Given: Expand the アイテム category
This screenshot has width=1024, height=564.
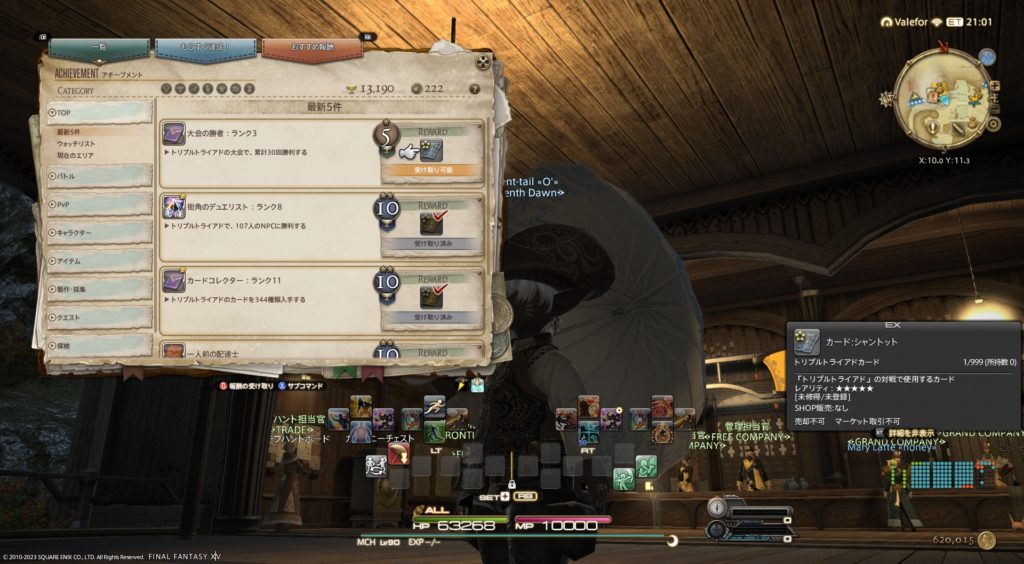Looking at the screenshot, I should click(x=99, y=261).
